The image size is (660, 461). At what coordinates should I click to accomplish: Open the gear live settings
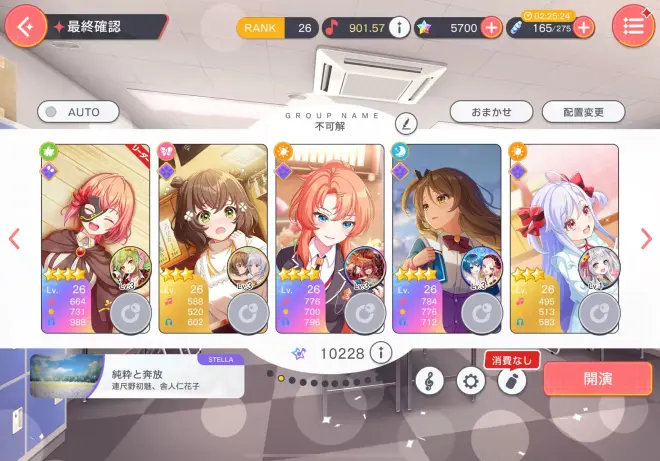pos(471,380)
